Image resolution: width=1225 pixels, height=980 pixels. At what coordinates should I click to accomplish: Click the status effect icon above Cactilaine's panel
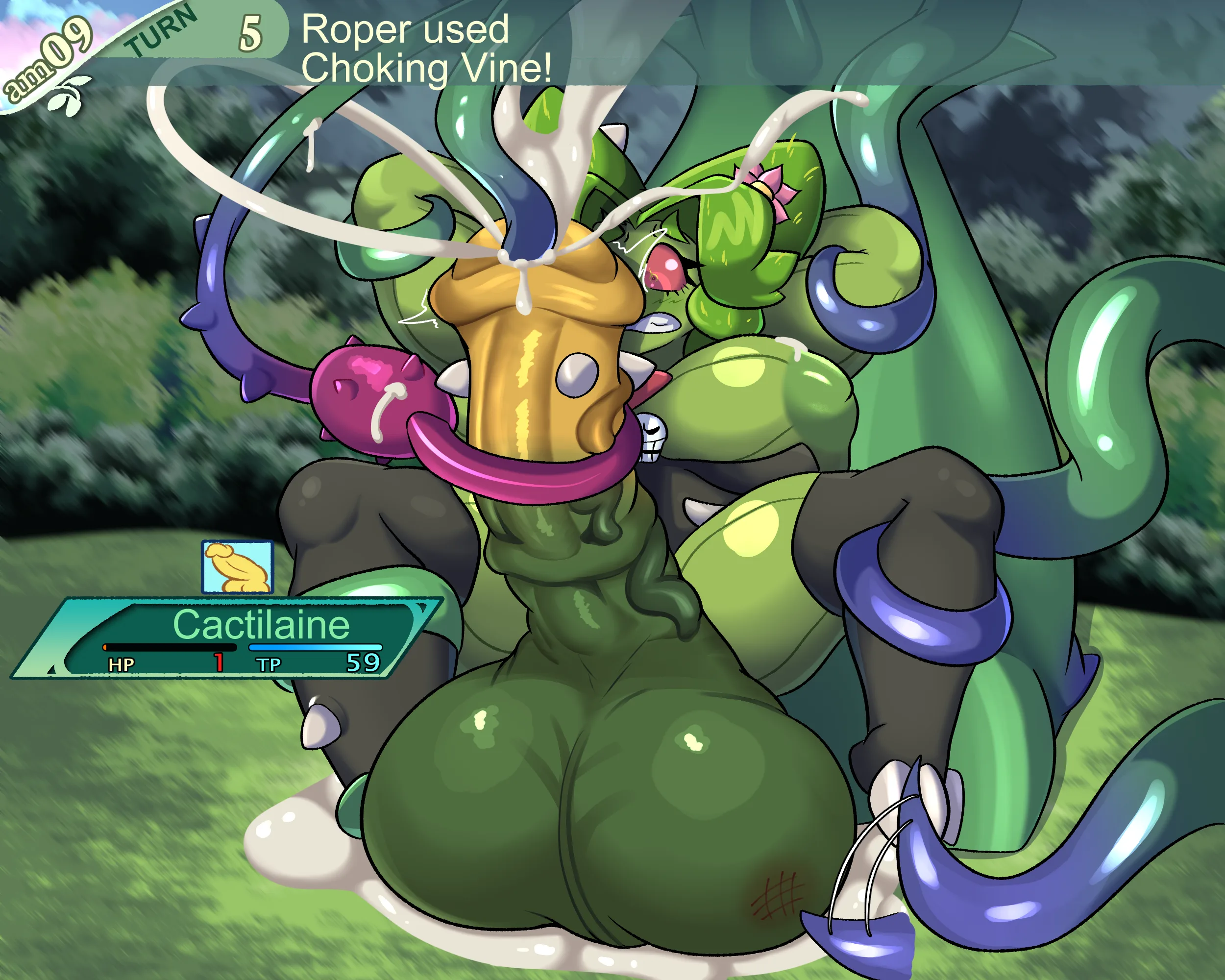[238, 566]
